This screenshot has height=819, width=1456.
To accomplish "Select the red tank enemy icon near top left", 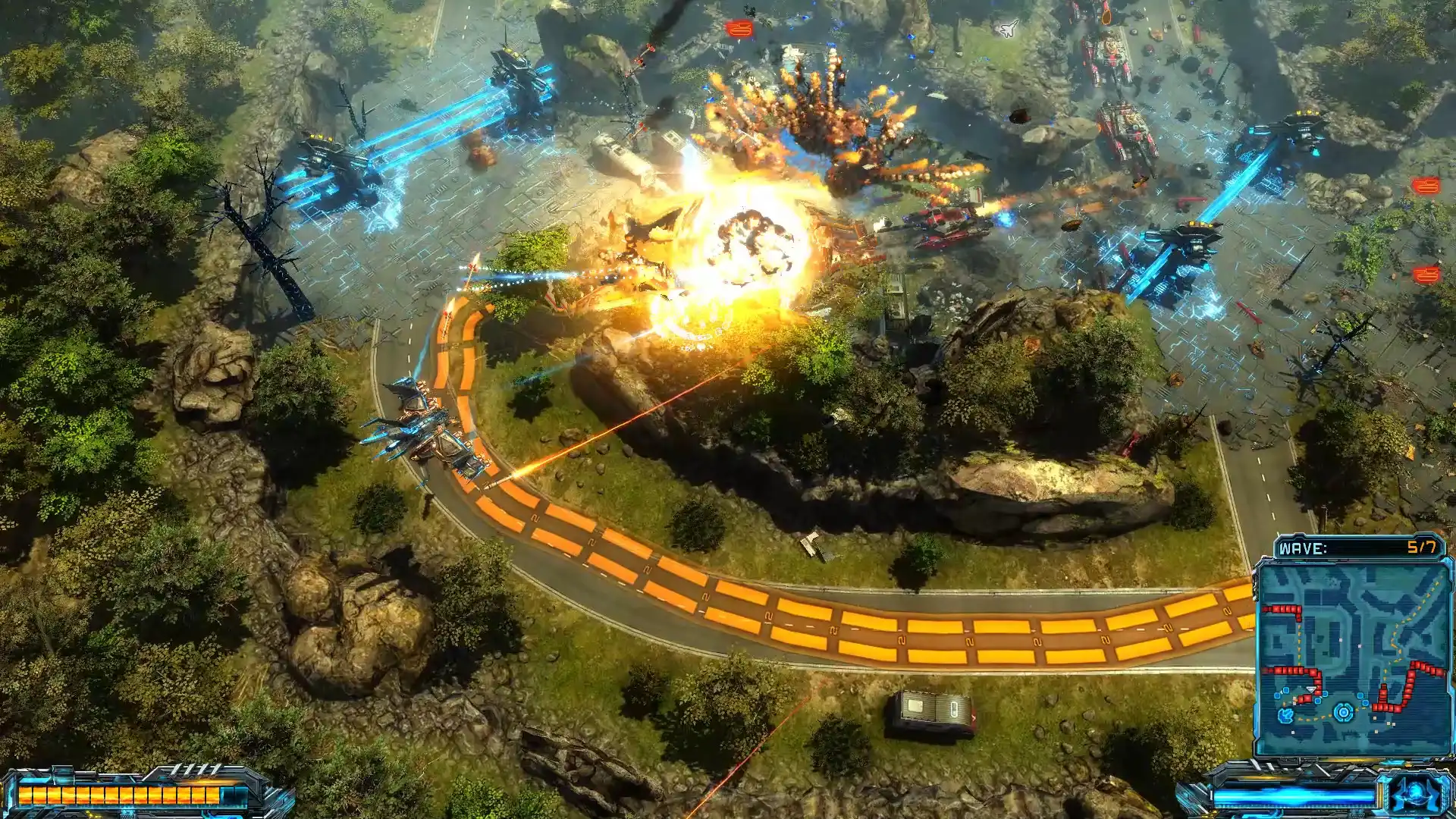I will 738,30.
